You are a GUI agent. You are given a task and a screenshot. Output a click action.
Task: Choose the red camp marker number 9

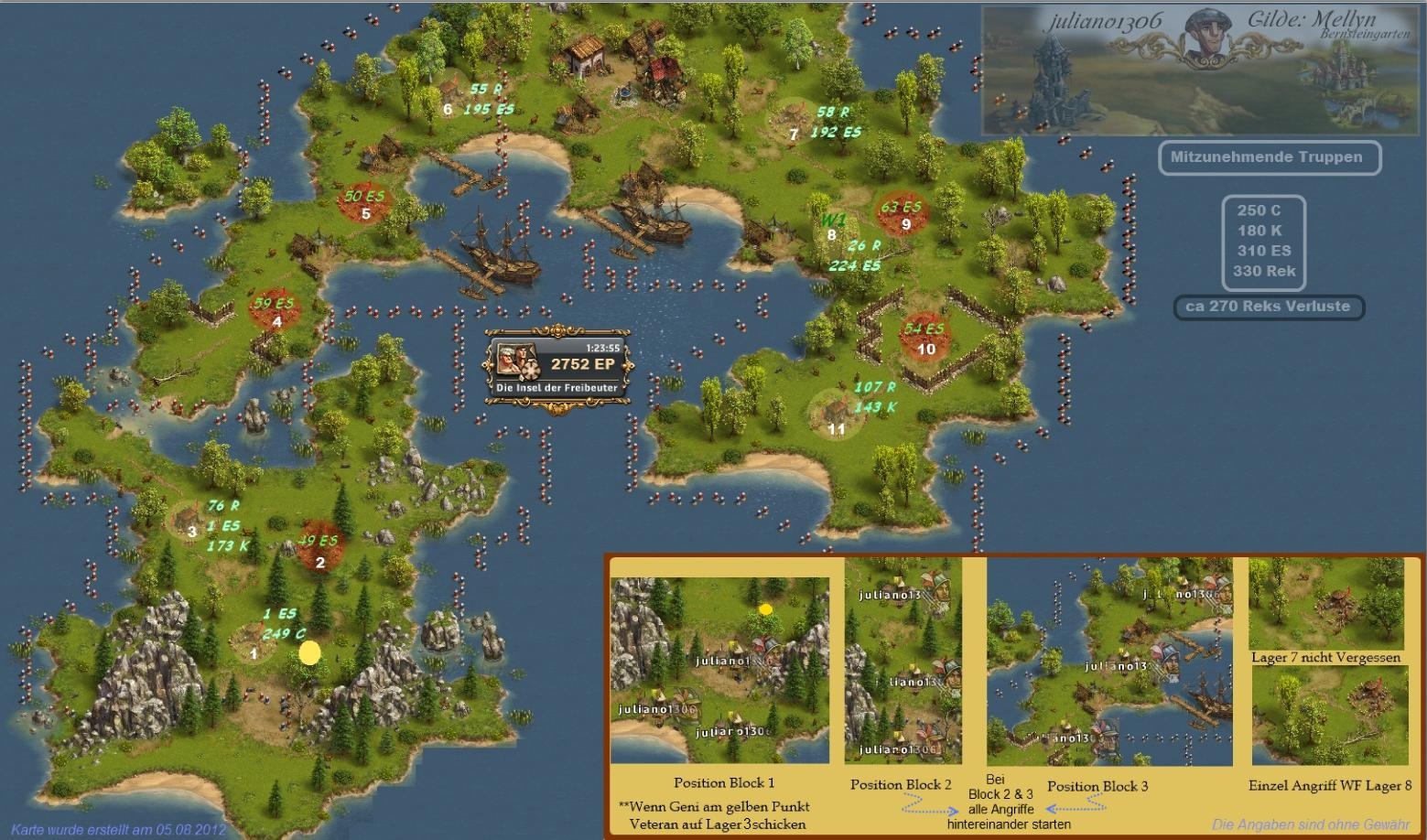tap(904, 213)
